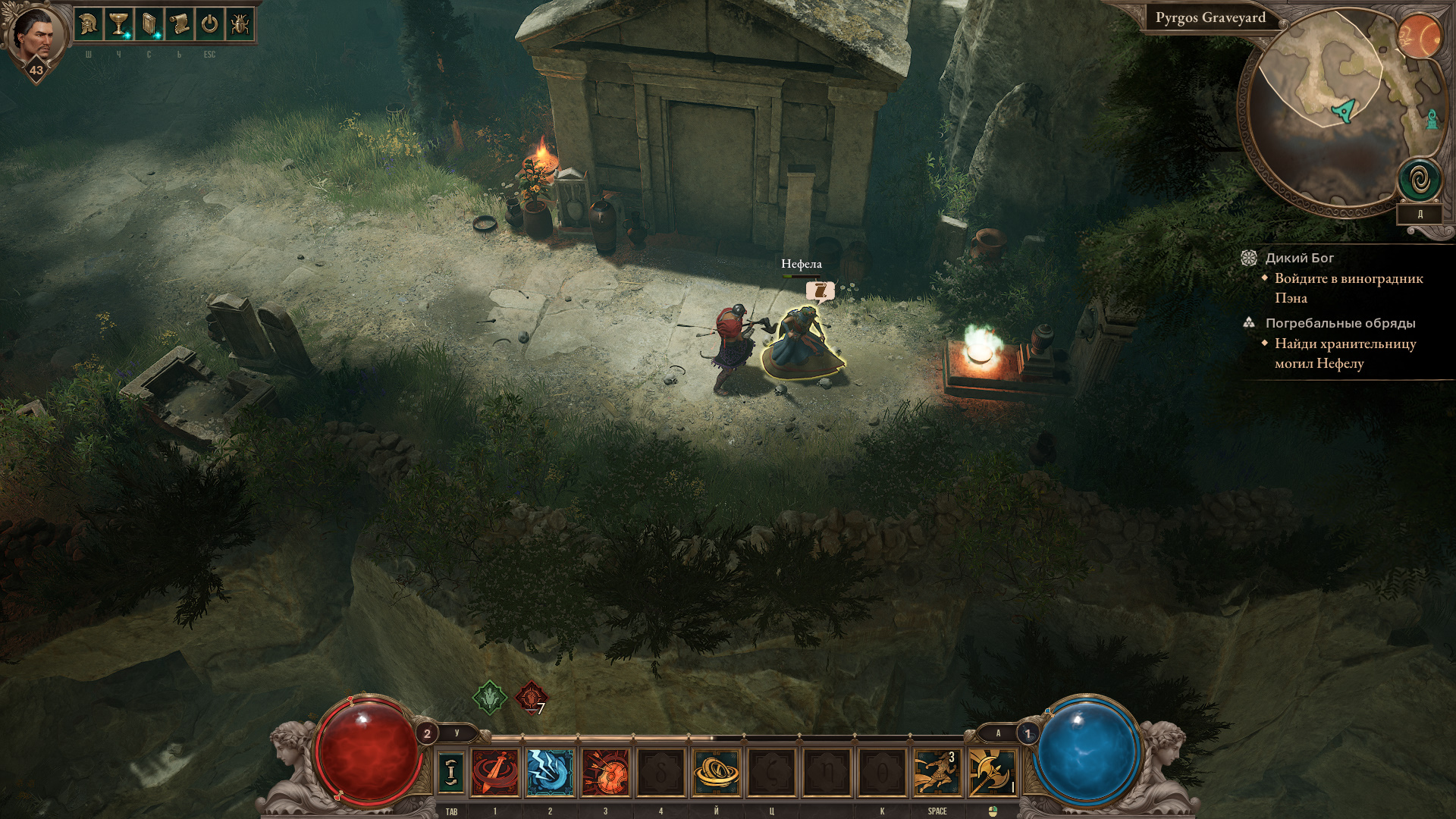
Task: Activate the blue lightning skill
Action: [x=550, y=772]
